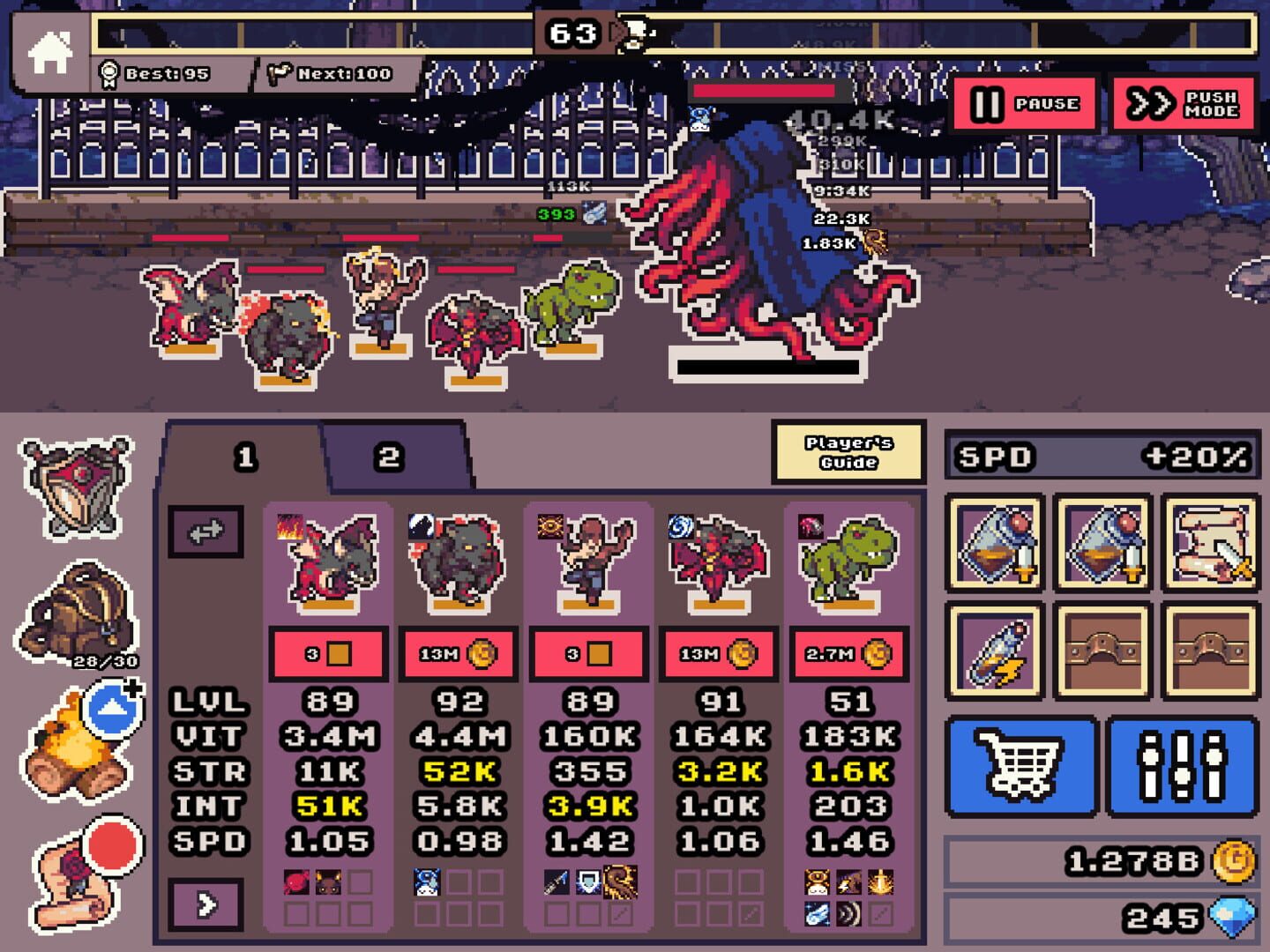
Task: Enable Push Mode
Action: pyautogui.click(x=1182, y=104)
